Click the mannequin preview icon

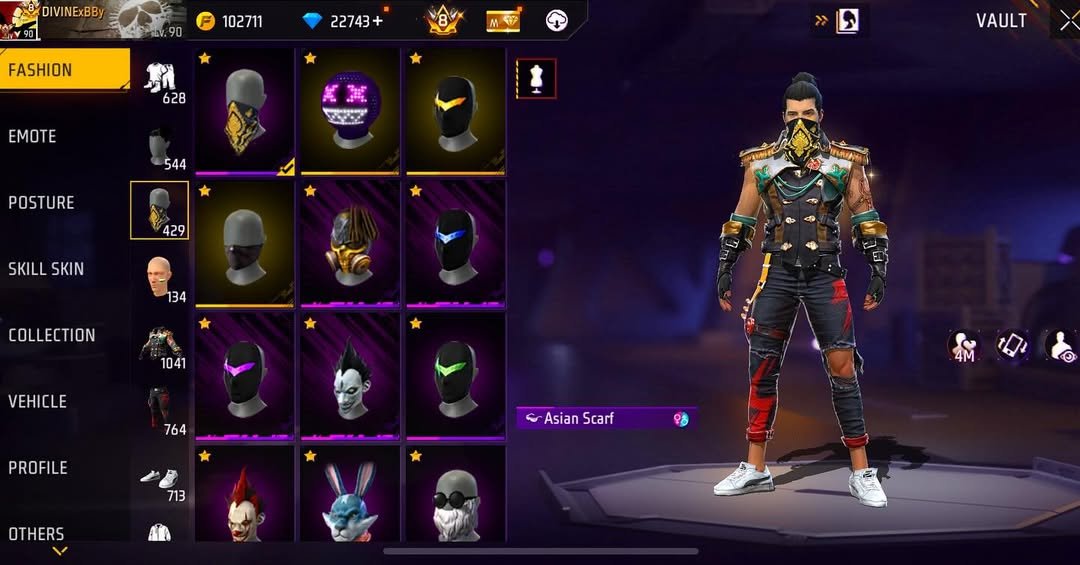coord(536,78)
